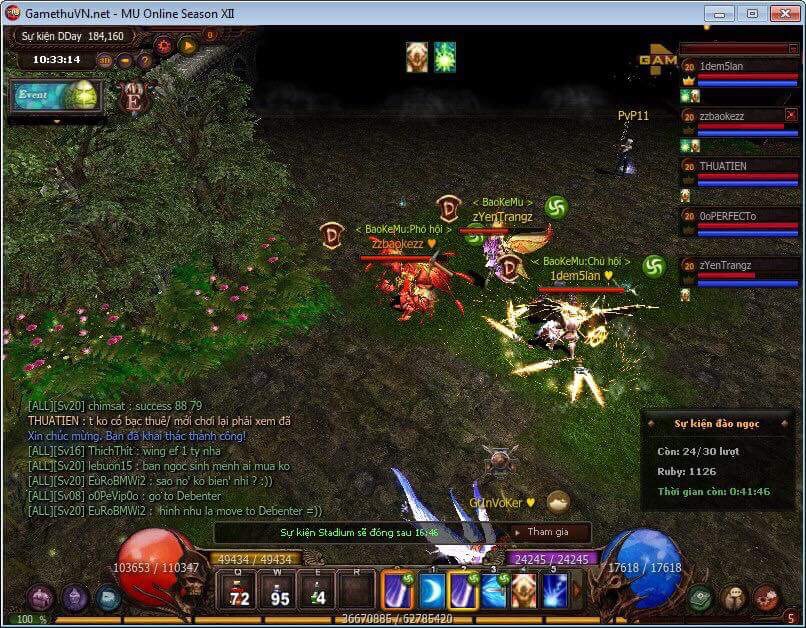Close the MU Online game window
Screen dimensions: 806x628
pos(781,13)
